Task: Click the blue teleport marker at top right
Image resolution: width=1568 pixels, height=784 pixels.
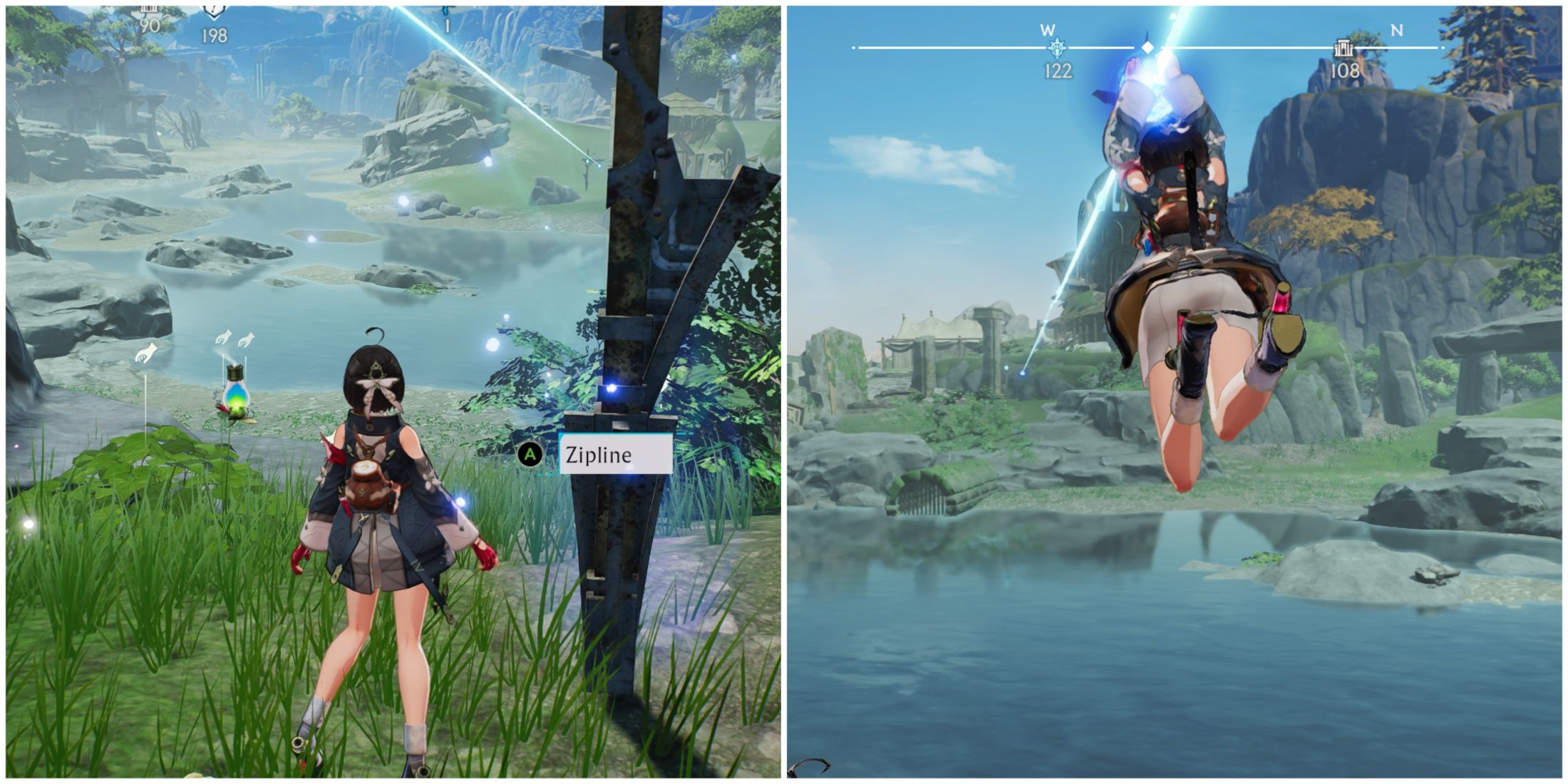Action: click(447, 11)
